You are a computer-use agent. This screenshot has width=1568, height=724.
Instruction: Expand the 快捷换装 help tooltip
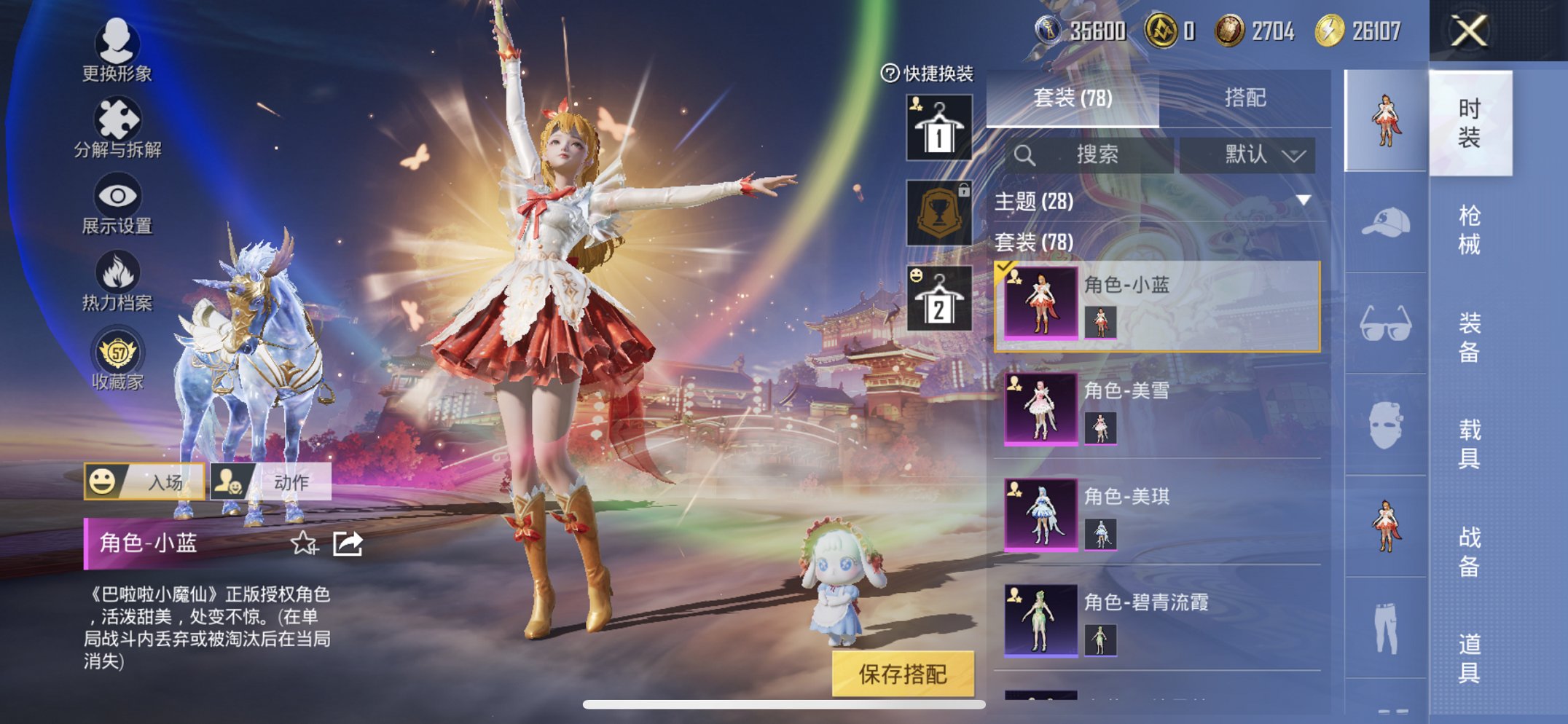tap(887, 73)
